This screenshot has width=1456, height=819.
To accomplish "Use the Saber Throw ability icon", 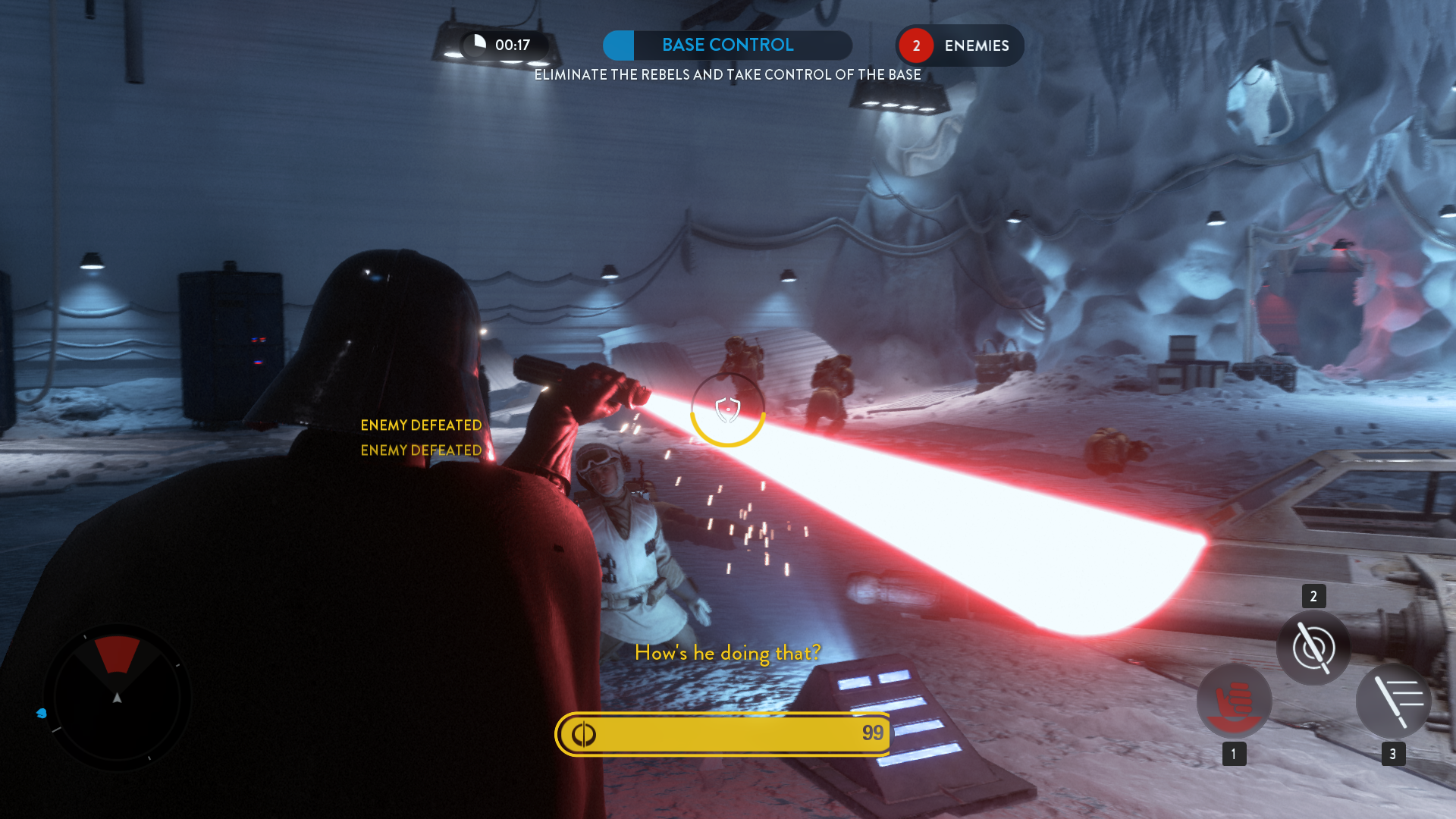I will (1313, 648).
